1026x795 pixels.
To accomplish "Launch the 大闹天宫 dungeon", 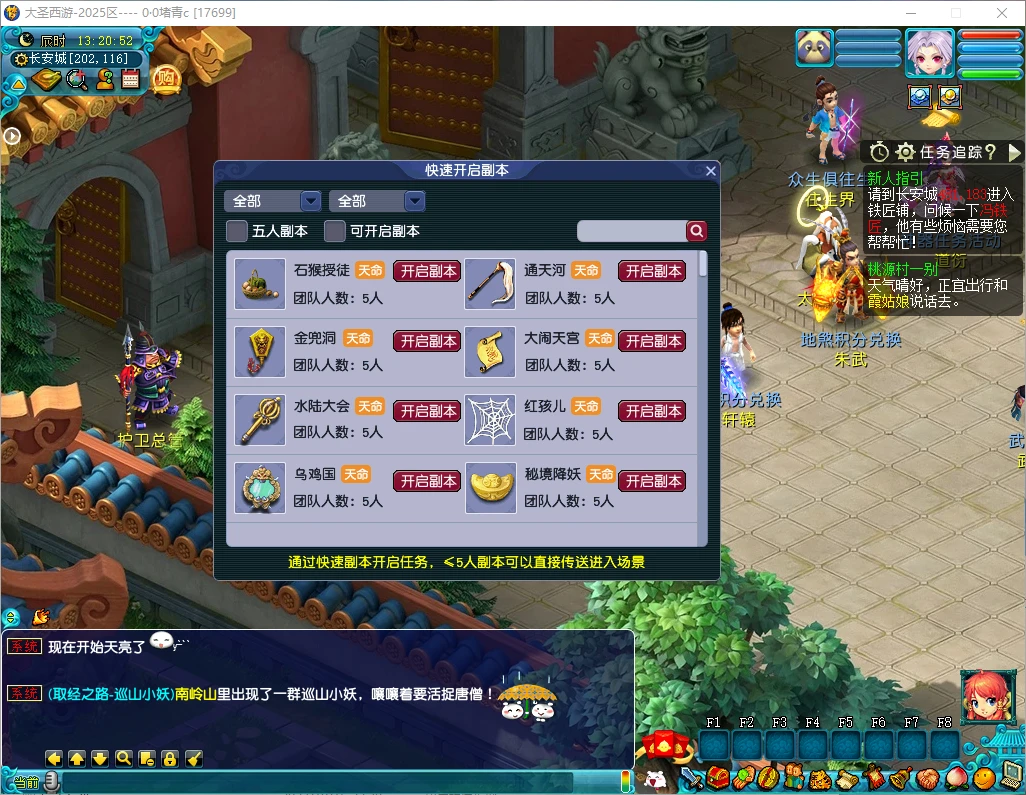I will pyautogui.click(x=652, y=341).
